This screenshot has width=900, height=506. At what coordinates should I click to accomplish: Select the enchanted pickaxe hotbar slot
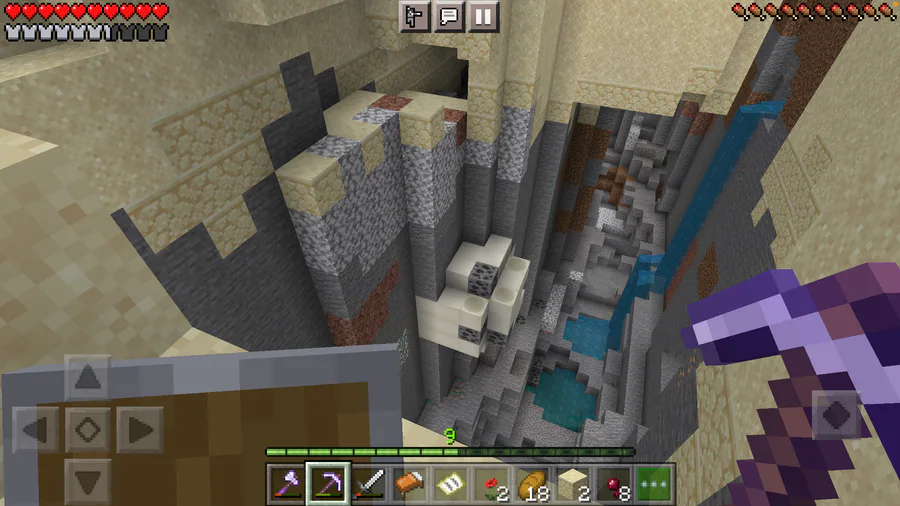328,483
